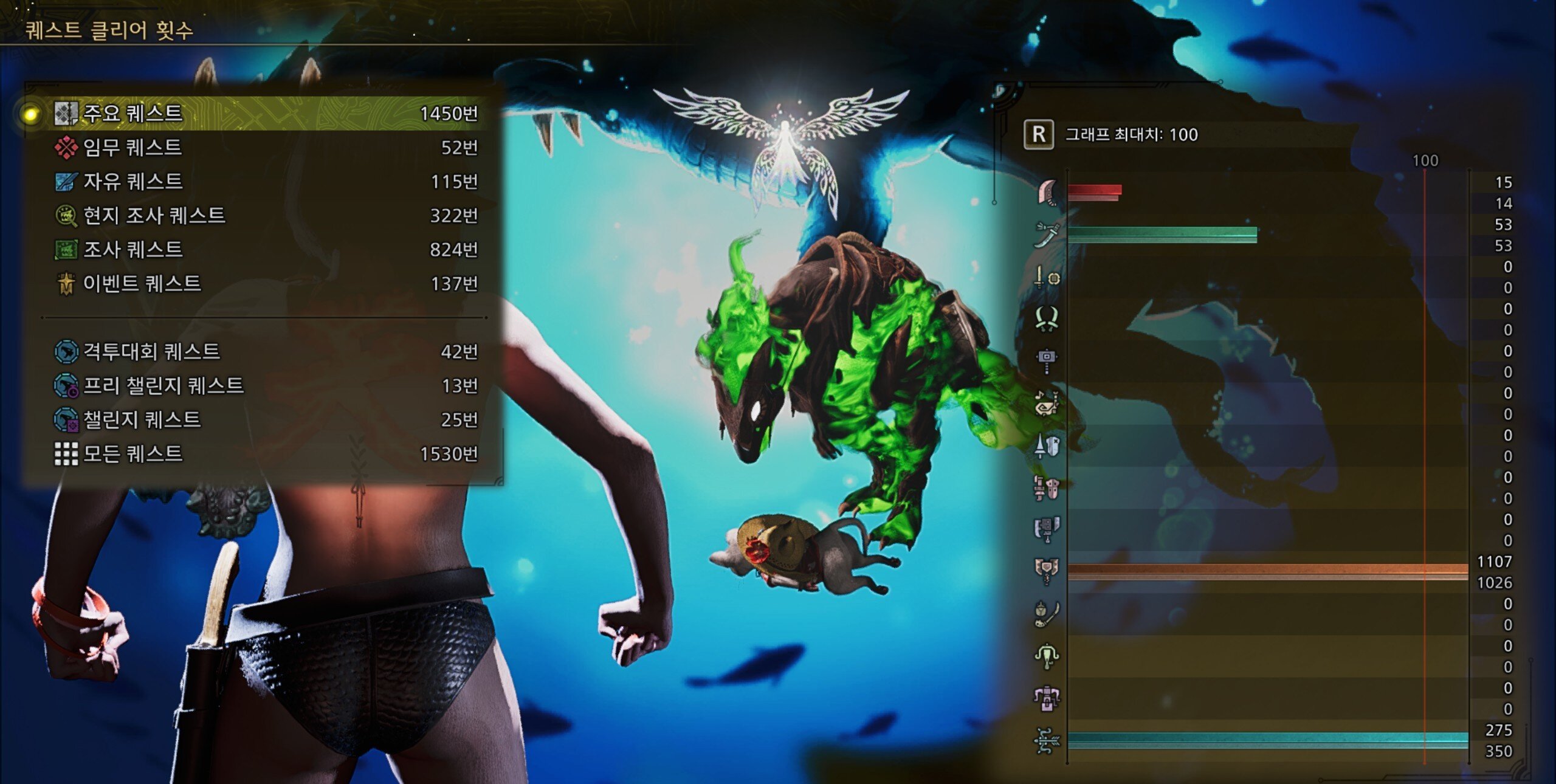Click the dual blades weapon icon

1047,318
